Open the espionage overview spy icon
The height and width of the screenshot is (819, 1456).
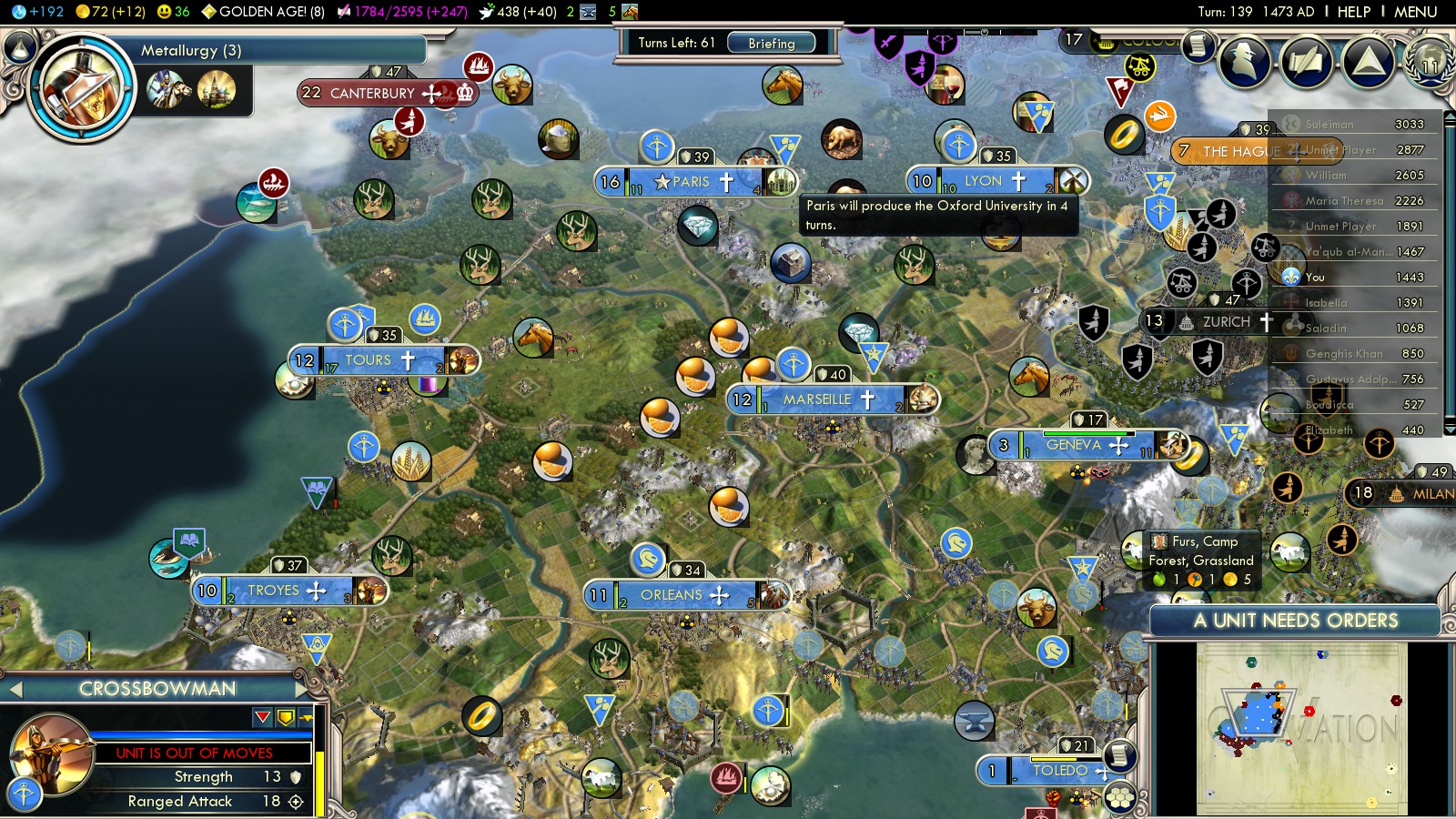[1246, 62]
